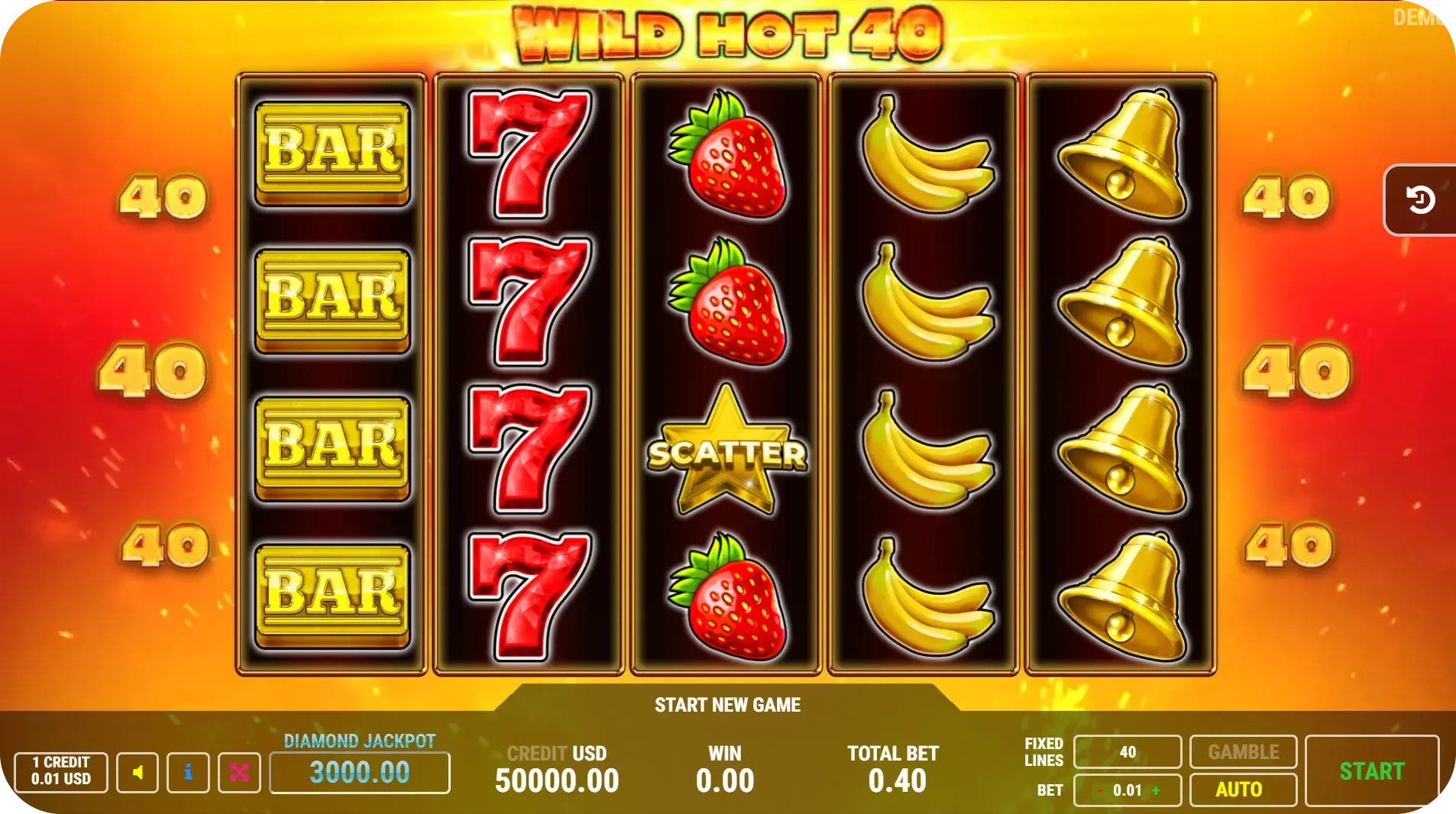Click the GAMBLE button
Viewport: 1456px width, 814px height.
1242,752
